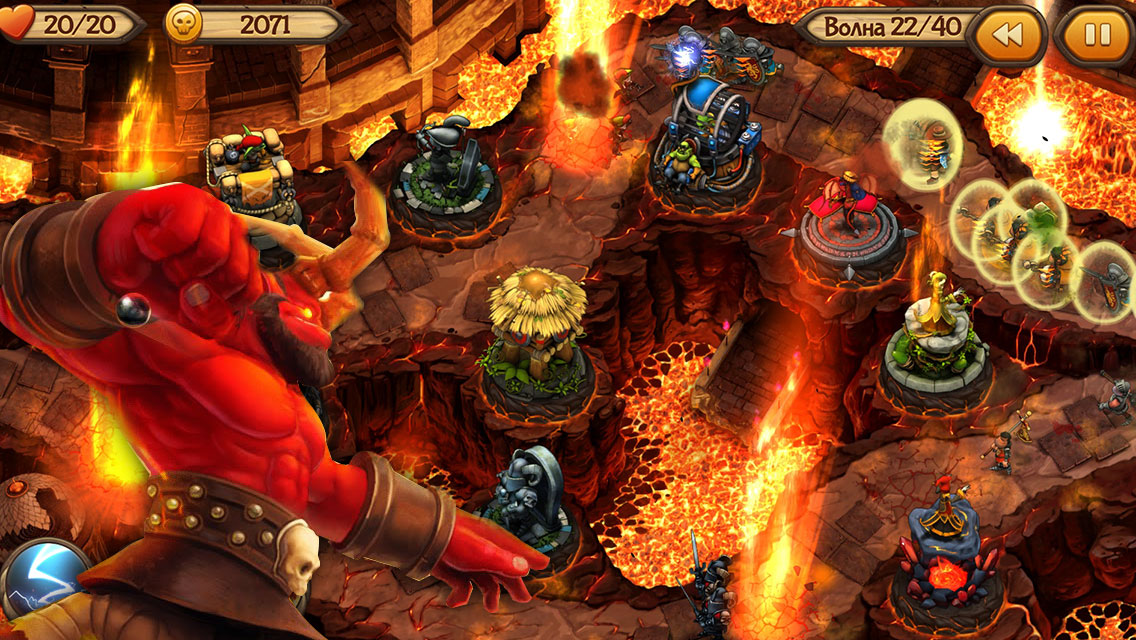This screenshot has width=1136, height=640.
Task: Pause the game
Action: click(1097, 36)
